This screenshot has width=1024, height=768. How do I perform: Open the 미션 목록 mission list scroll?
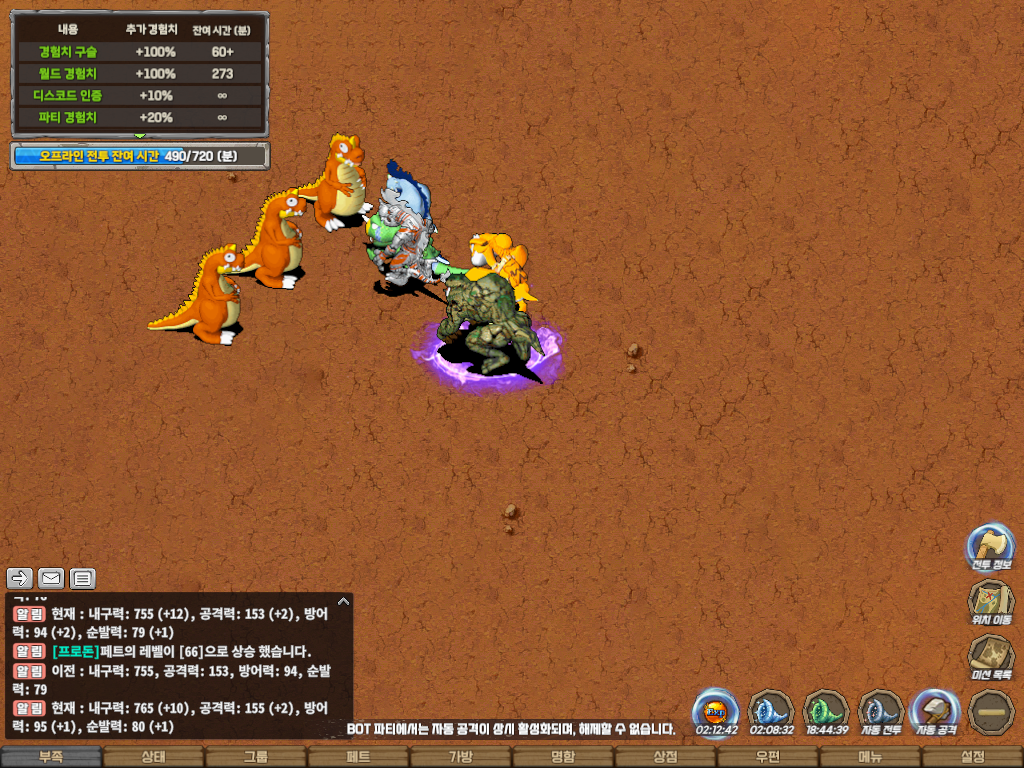point(990,657)
